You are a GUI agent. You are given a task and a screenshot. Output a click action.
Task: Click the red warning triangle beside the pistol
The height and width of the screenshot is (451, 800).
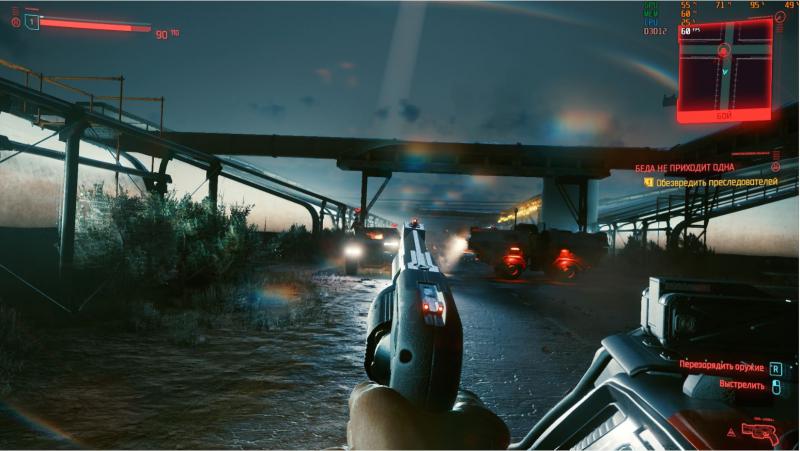(x=732, y=432)
